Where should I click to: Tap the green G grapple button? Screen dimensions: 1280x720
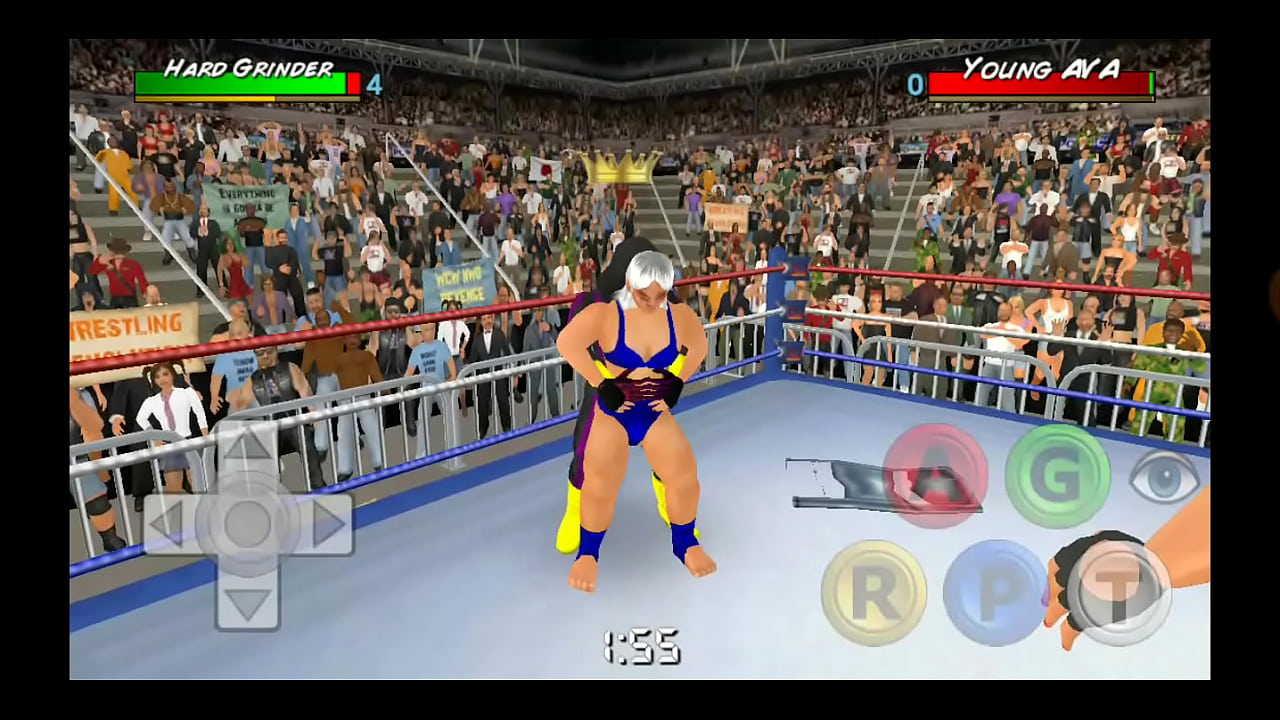click(x=1057, y=476)
